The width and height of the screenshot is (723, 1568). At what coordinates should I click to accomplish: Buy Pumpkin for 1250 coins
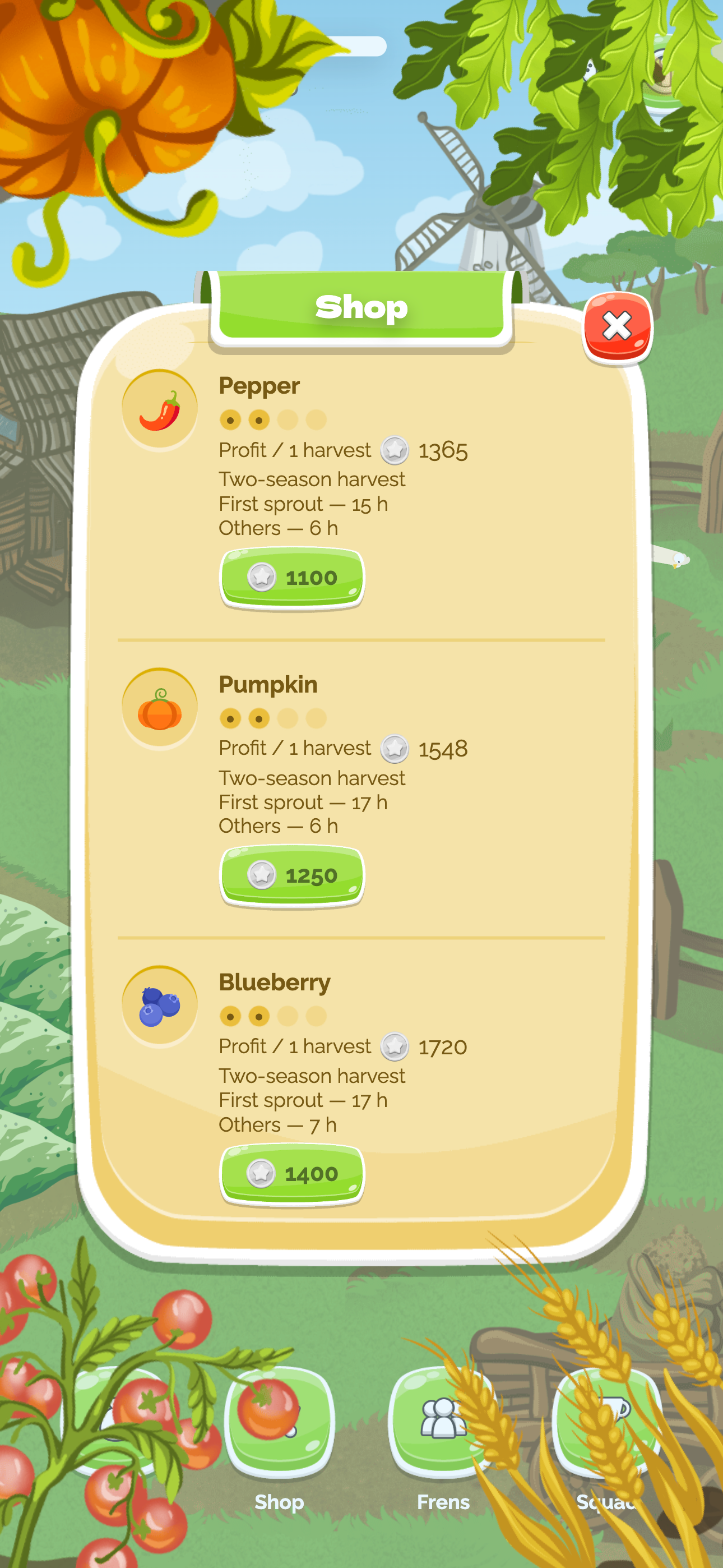pyautogui.click(x=292, y=875)
